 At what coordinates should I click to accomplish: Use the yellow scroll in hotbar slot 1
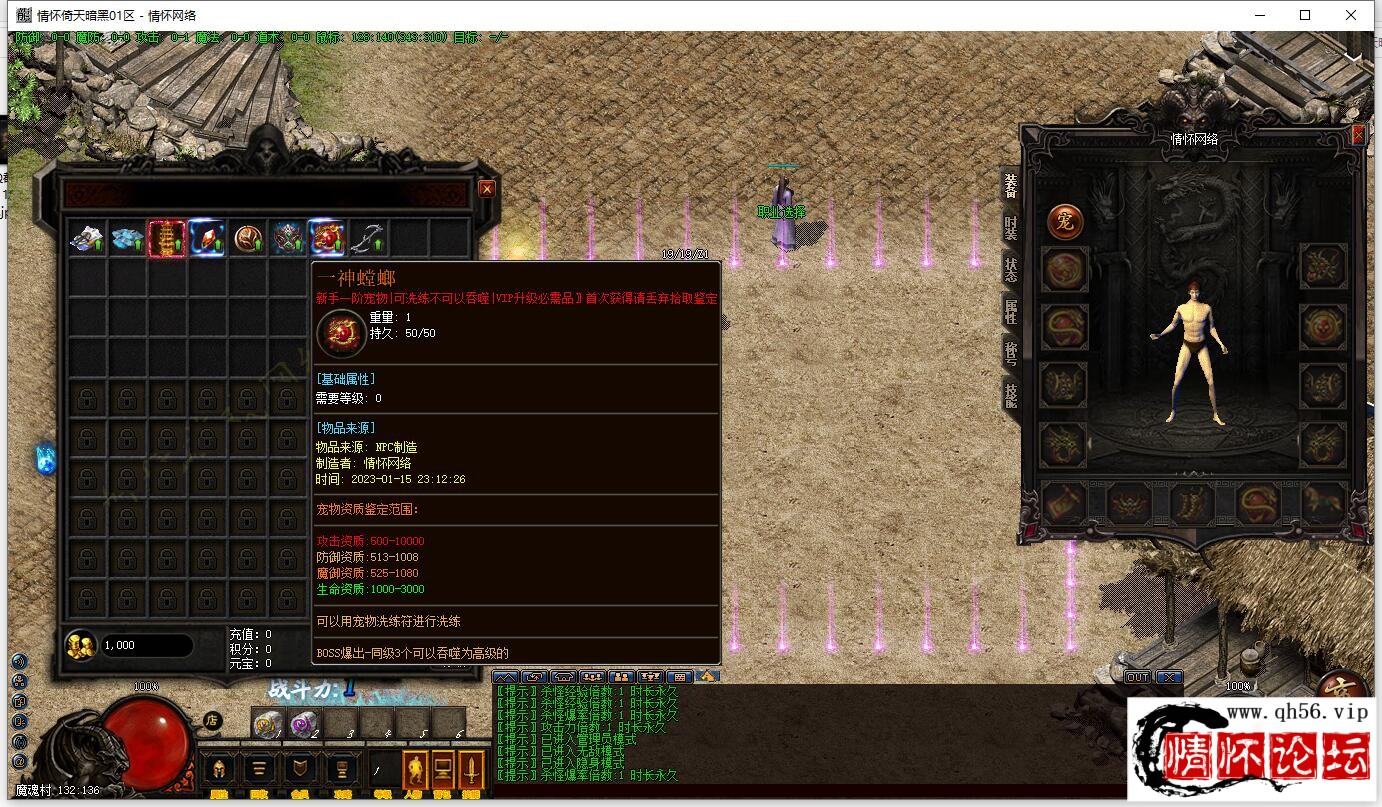[267, 723]
